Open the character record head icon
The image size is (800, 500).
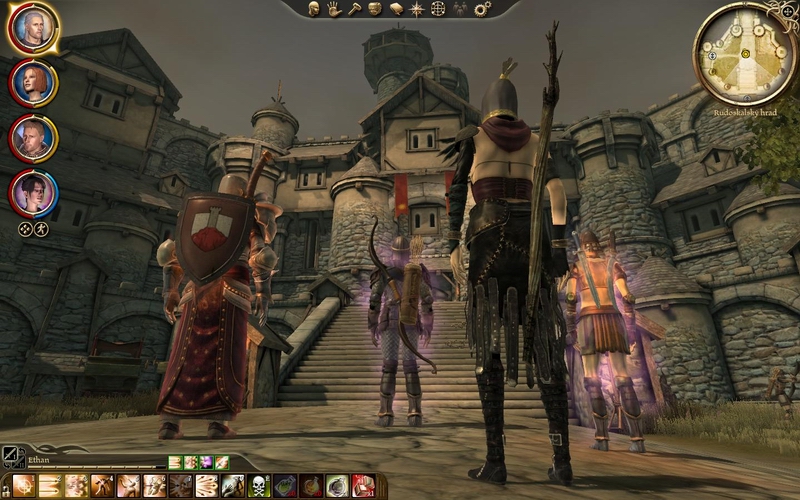click(313, 9)
